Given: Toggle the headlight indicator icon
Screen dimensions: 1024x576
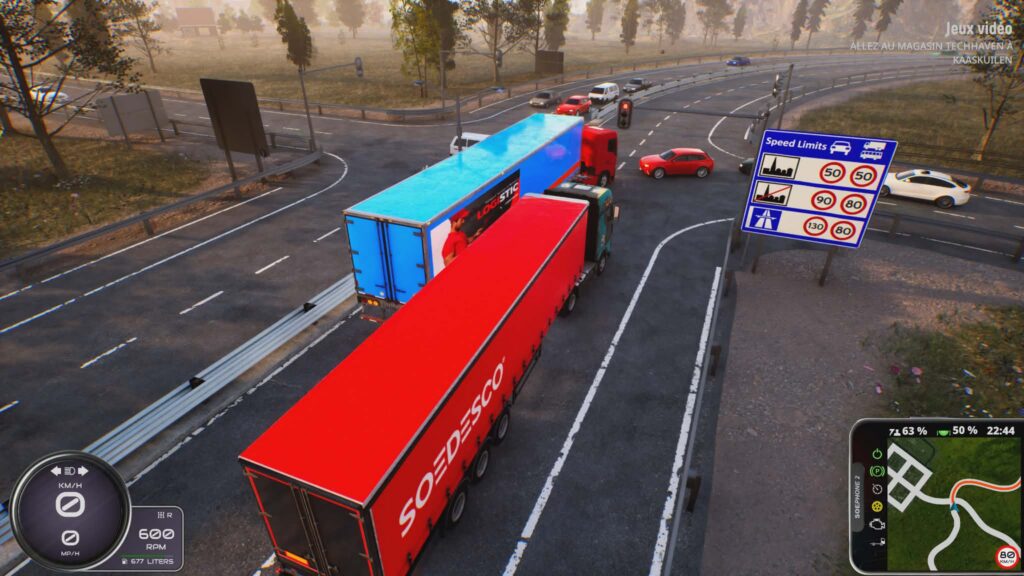Looking at the screenshot, I should (x=70, y=470).
